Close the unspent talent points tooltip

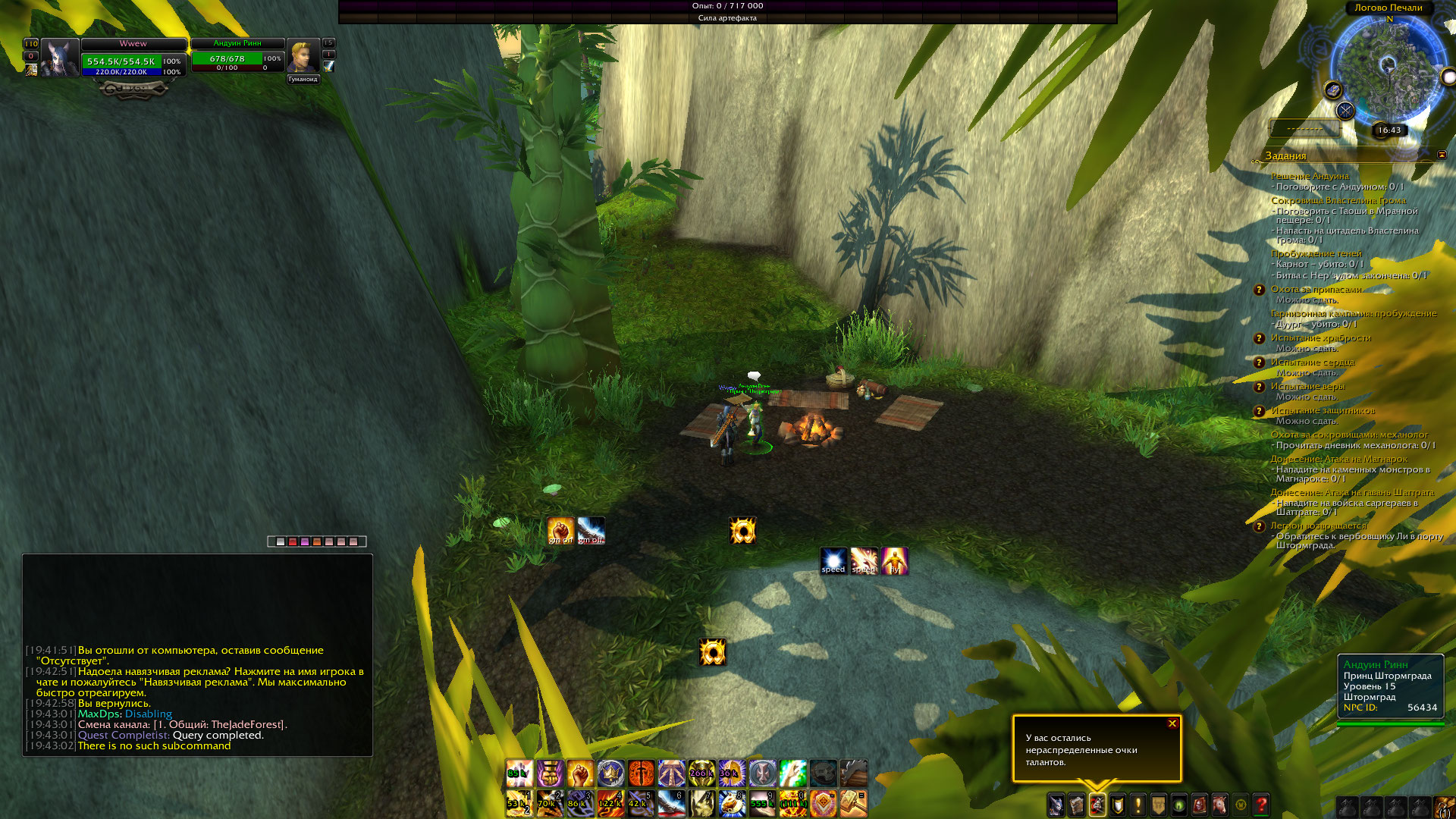(x=1172, y=723)
